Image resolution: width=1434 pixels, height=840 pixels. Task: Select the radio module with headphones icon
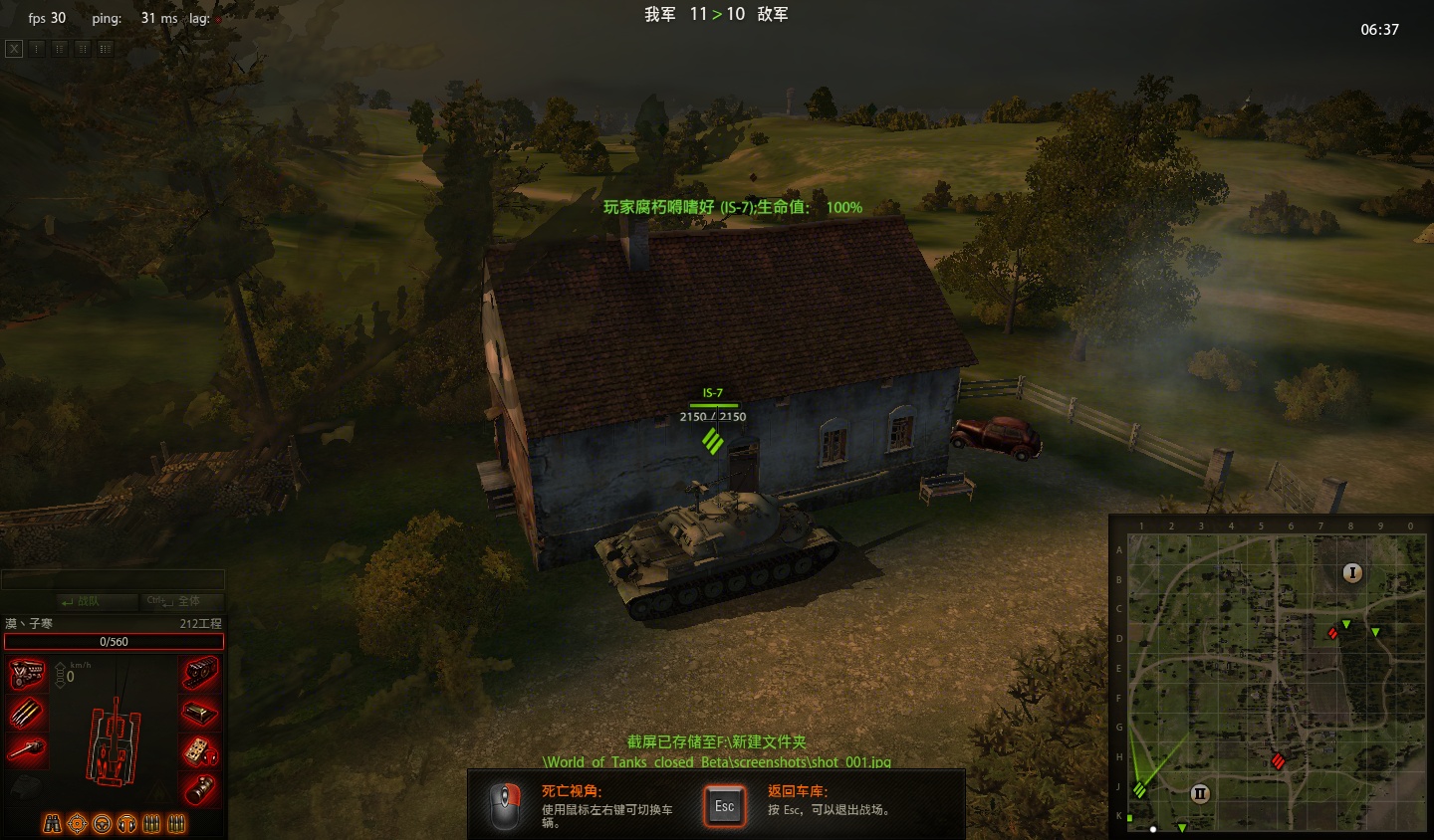(200, 751)
